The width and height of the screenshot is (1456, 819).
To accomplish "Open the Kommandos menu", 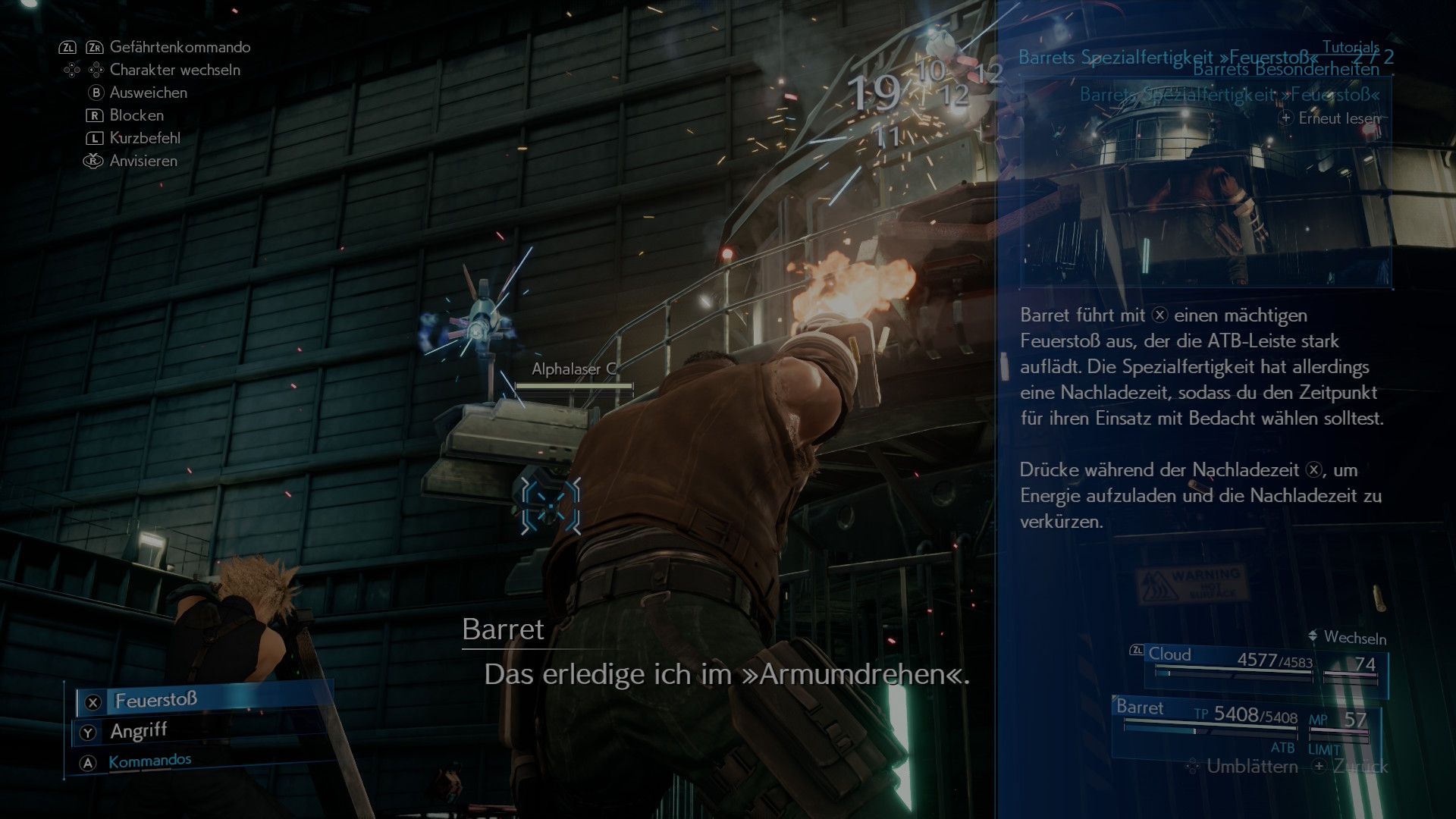I will (x=149, y=761).
